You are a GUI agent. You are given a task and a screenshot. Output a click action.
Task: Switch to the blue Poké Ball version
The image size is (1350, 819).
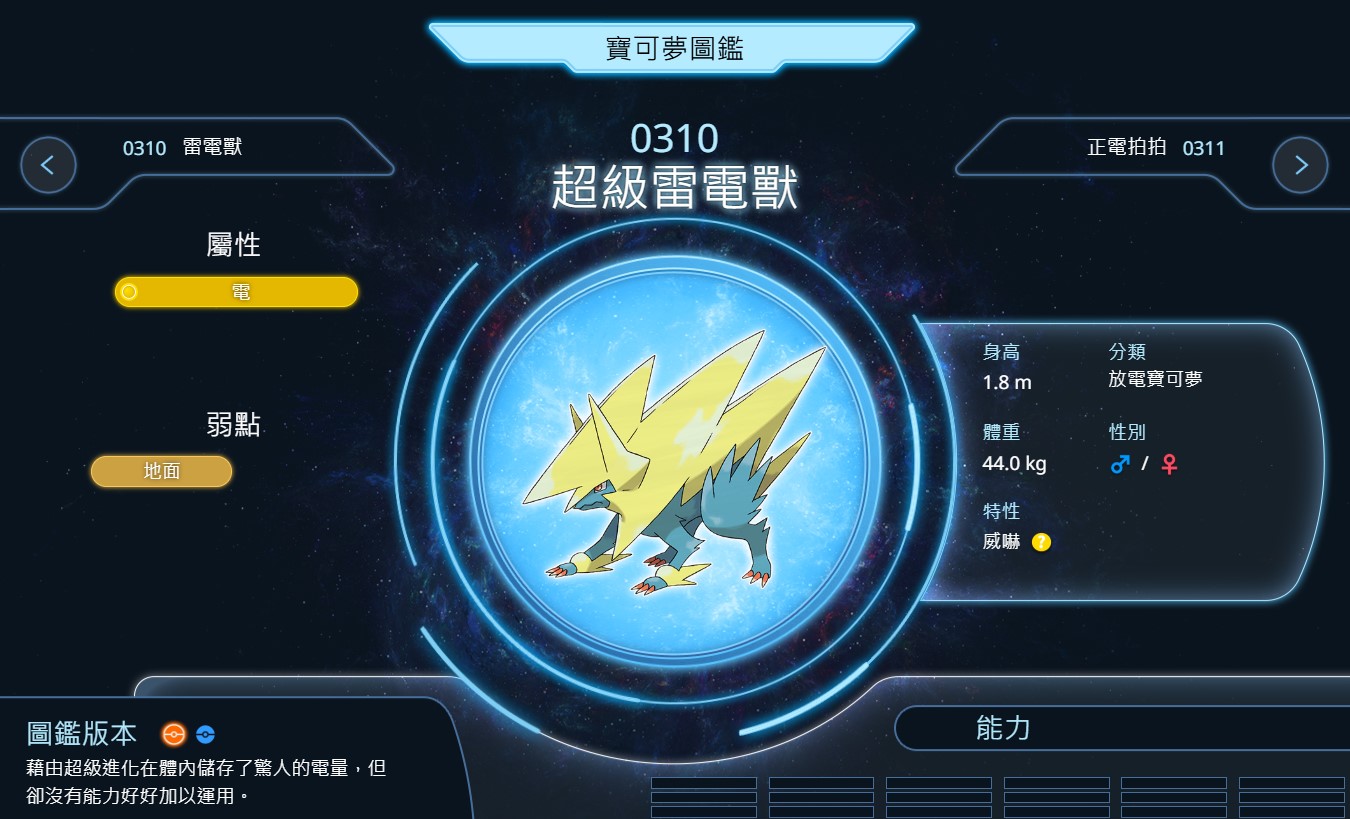pos(205,734)
